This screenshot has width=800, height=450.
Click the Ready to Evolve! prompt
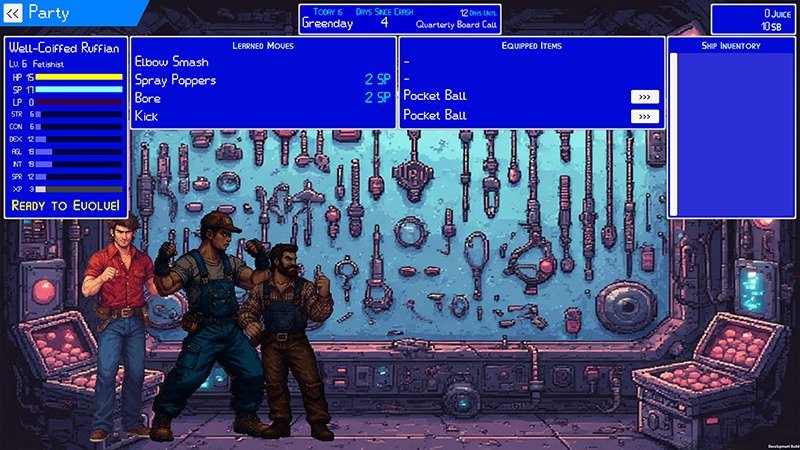[66, 205]
